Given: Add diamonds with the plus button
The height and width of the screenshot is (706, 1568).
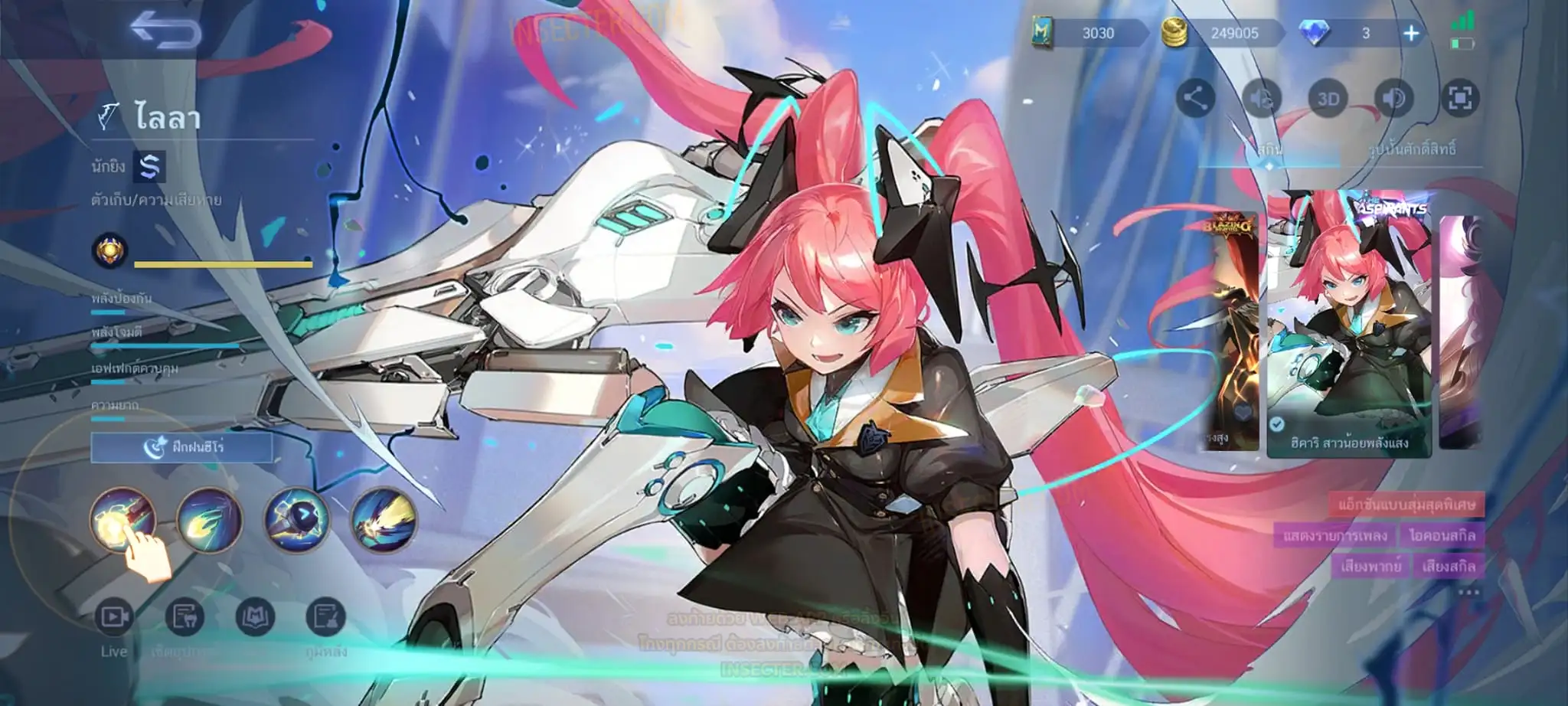Looking at the screenshot, I should coord(1411,33).
